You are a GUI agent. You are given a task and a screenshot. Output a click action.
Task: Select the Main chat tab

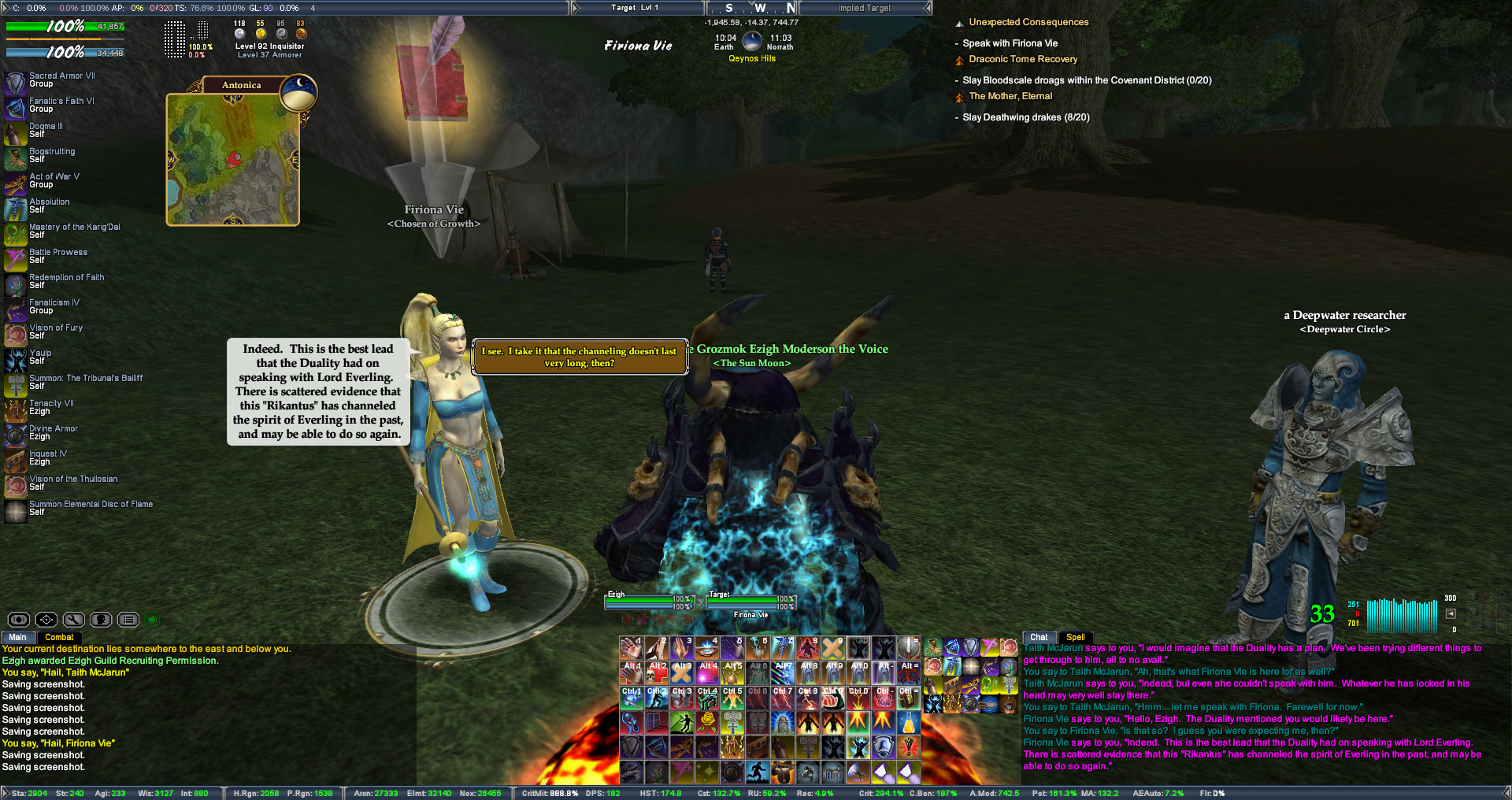(17, 637)
